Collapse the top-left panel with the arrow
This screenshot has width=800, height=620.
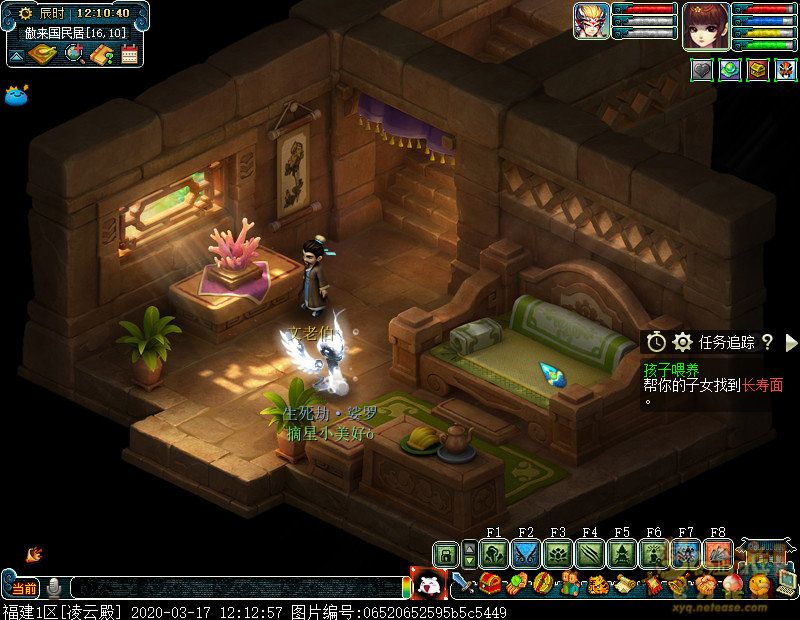pyautogui.click(x=17, y=55)
